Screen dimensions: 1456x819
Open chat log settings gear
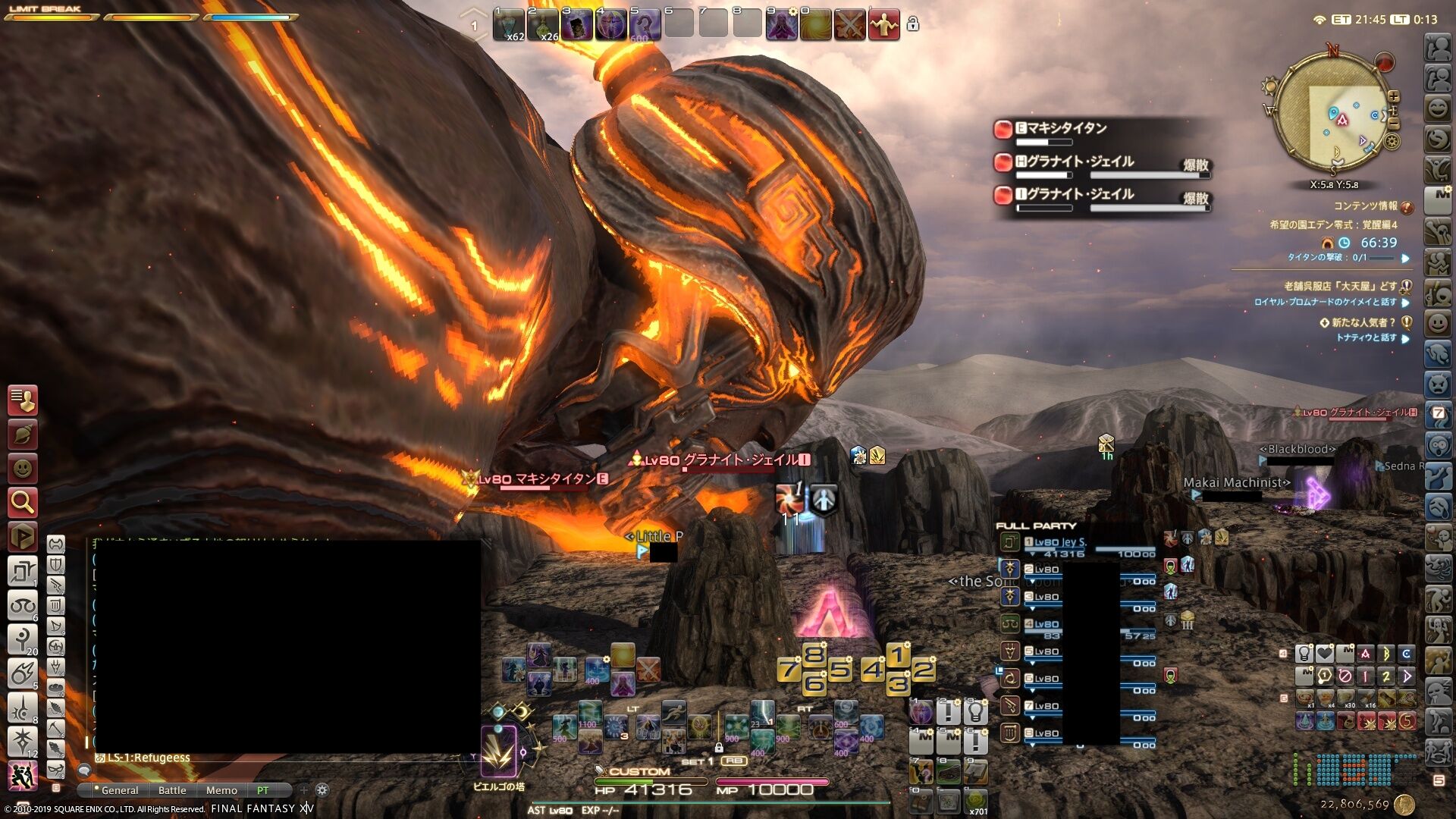pyautogui.click(x=322, y=790)
